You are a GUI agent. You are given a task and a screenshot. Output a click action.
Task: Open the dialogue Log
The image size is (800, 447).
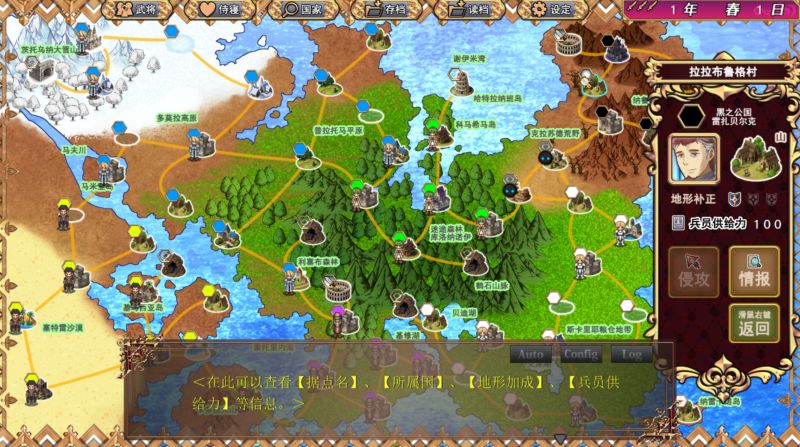click(631, 354)
